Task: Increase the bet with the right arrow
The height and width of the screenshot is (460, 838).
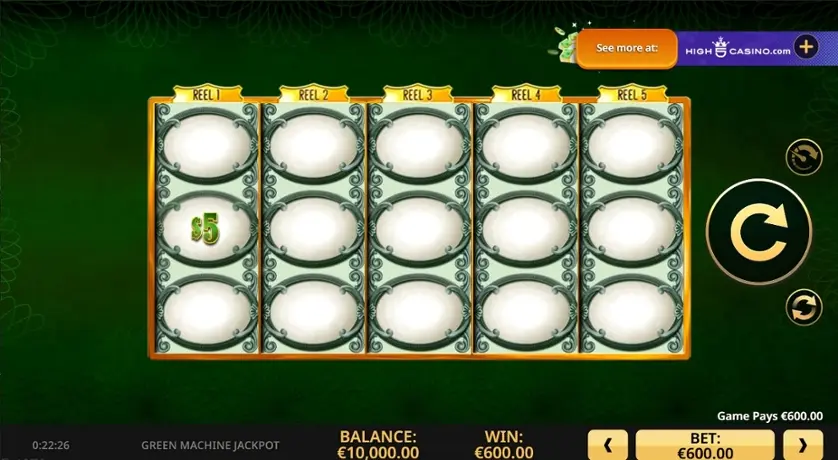Action: coord(802,444)
